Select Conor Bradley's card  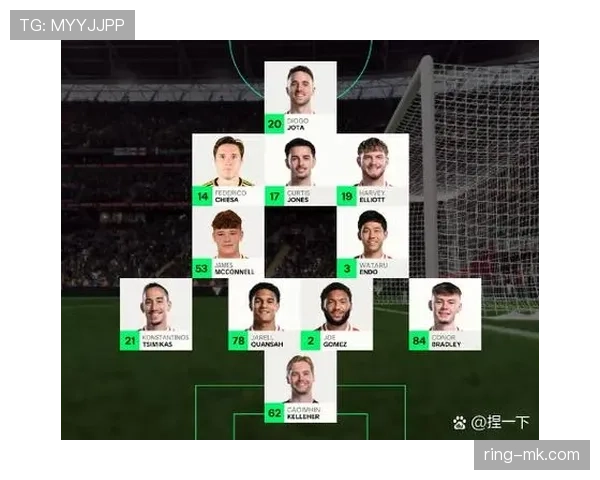click(445, 314)
